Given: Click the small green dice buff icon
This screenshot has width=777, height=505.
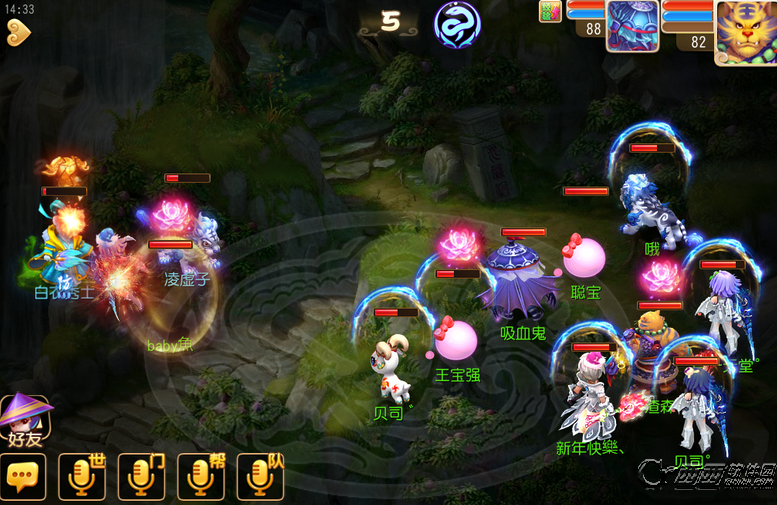Looking at the screenshot, I should 550,11.
